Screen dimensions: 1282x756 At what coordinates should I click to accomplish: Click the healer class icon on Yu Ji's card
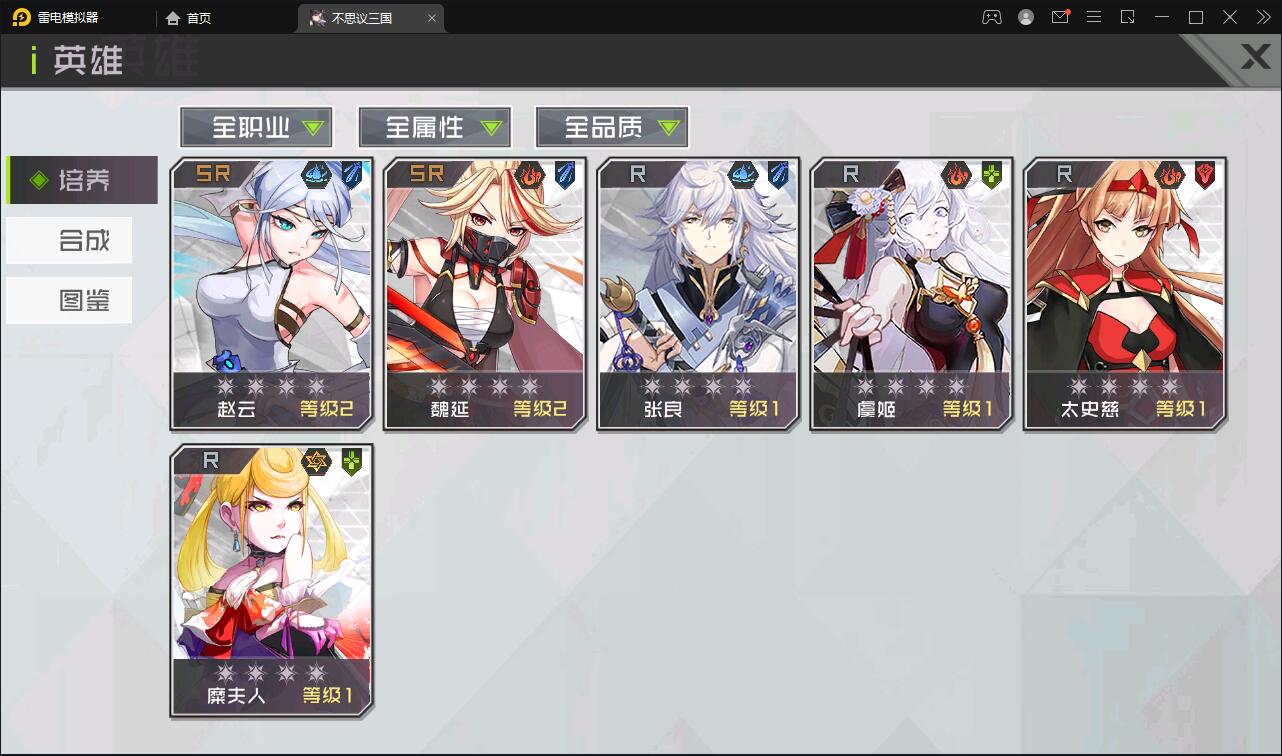(992, 175)
